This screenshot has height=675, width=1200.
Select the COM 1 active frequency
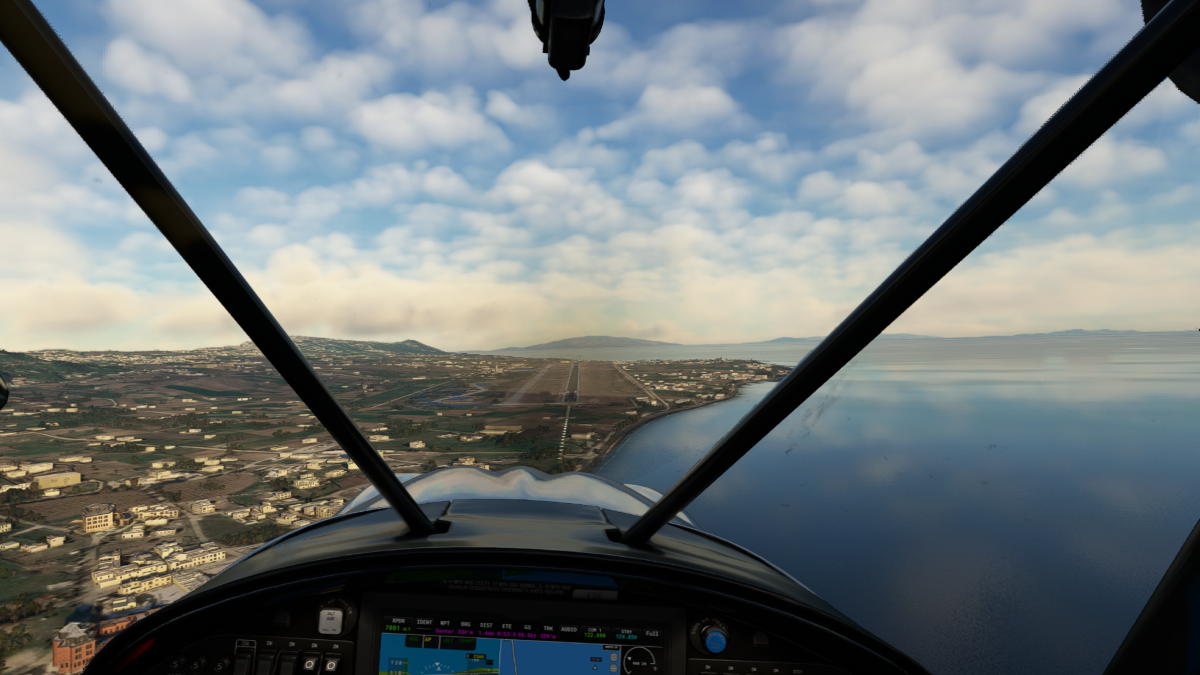click(594, 631)
